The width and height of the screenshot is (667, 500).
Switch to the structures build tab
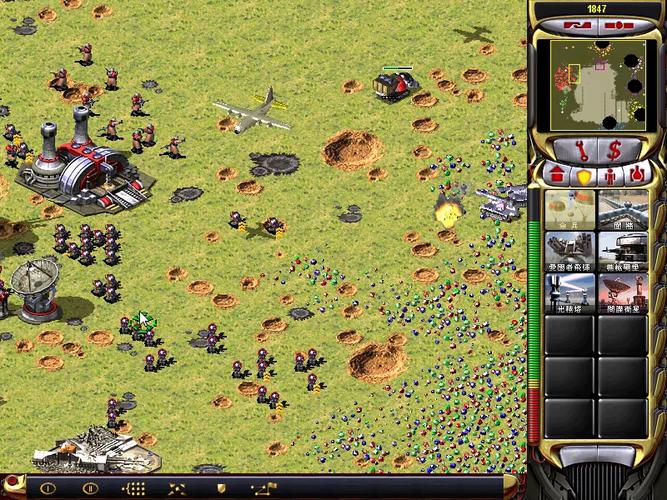pos(558,176)
